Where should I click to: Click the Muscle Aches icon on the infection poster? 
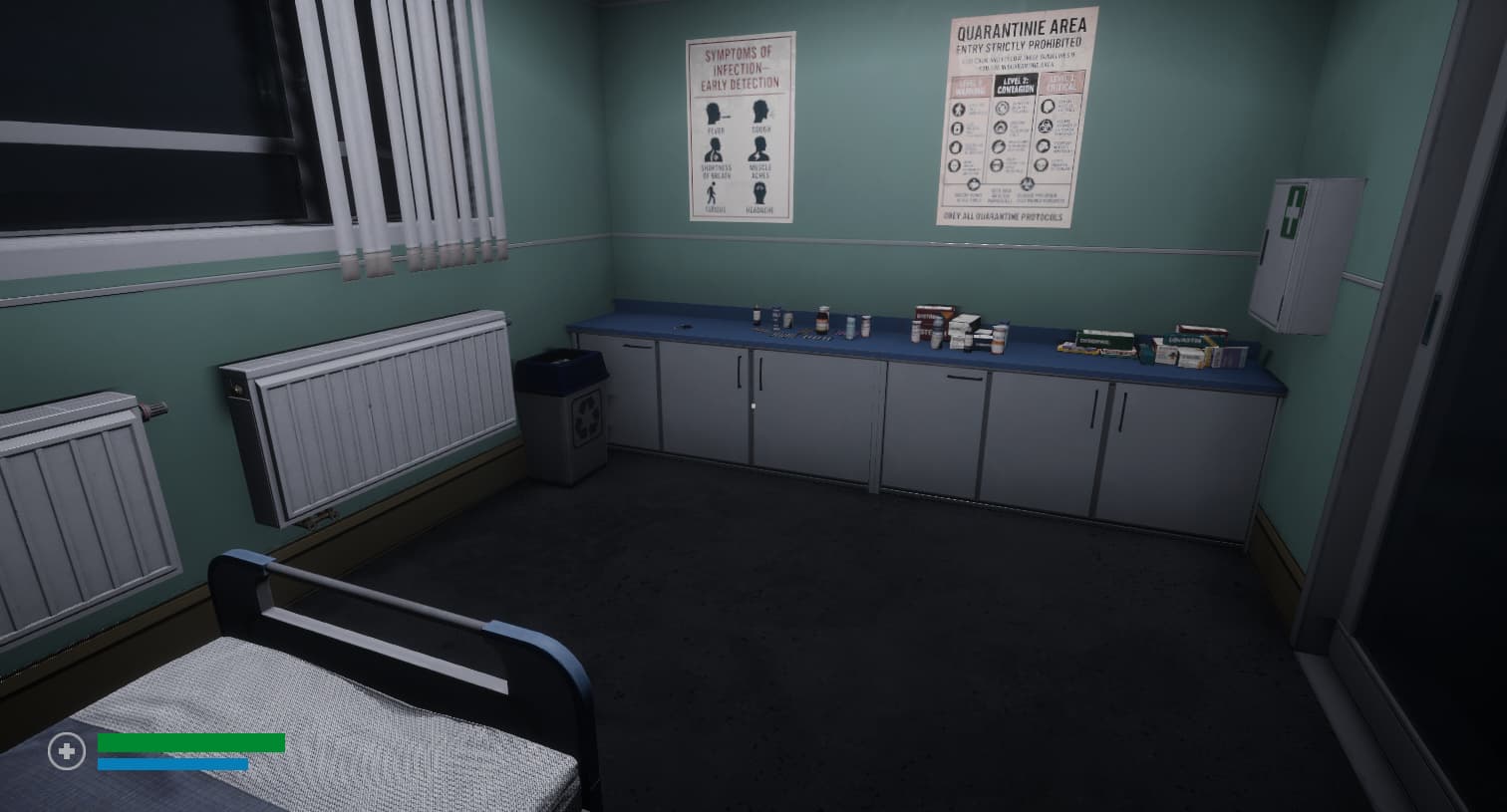pyautogui.click(x=756, y=149)
